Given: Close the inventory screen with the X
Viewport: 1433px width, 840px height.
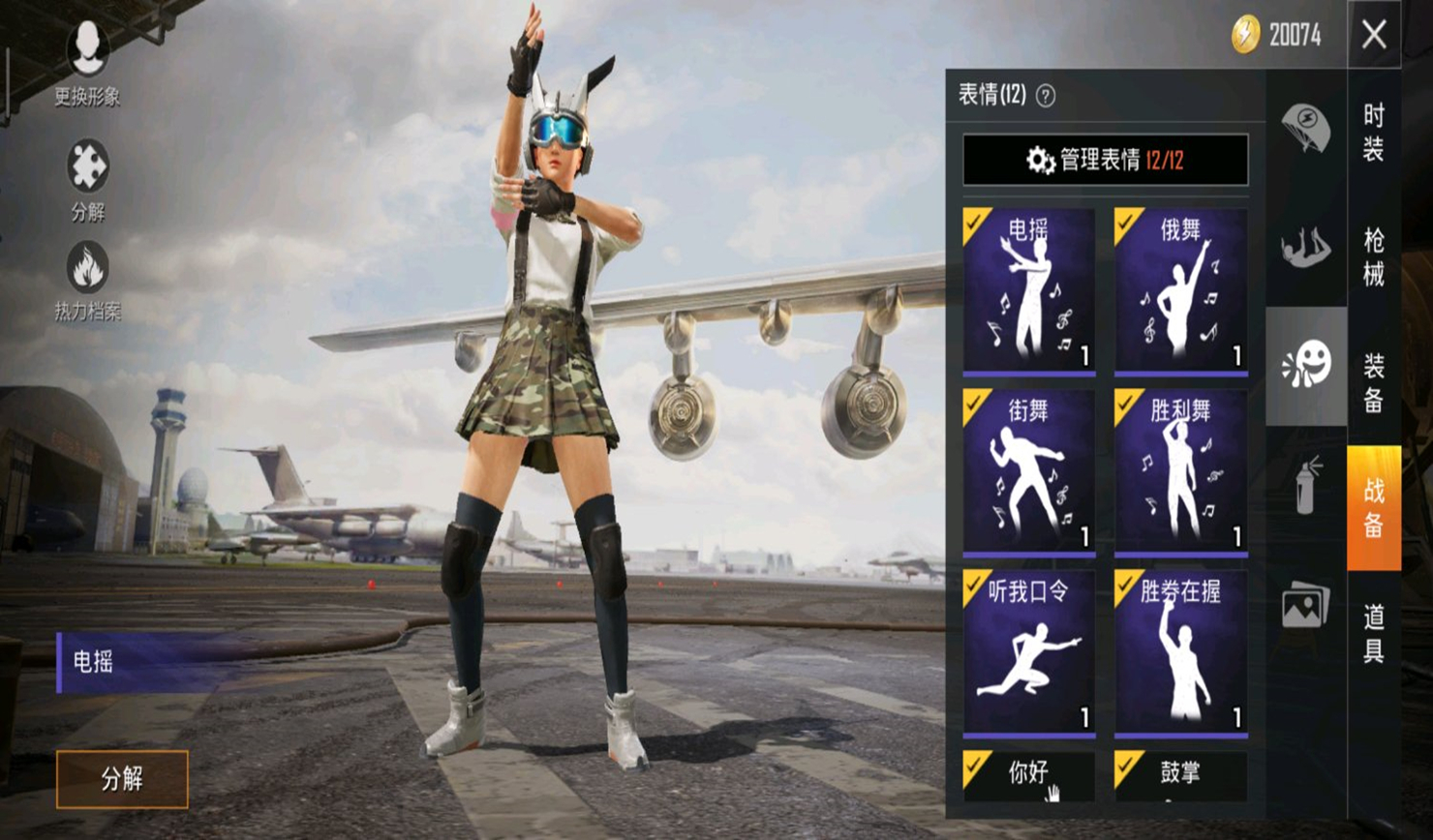Looking at the screenshot, I should (1374, 35).
